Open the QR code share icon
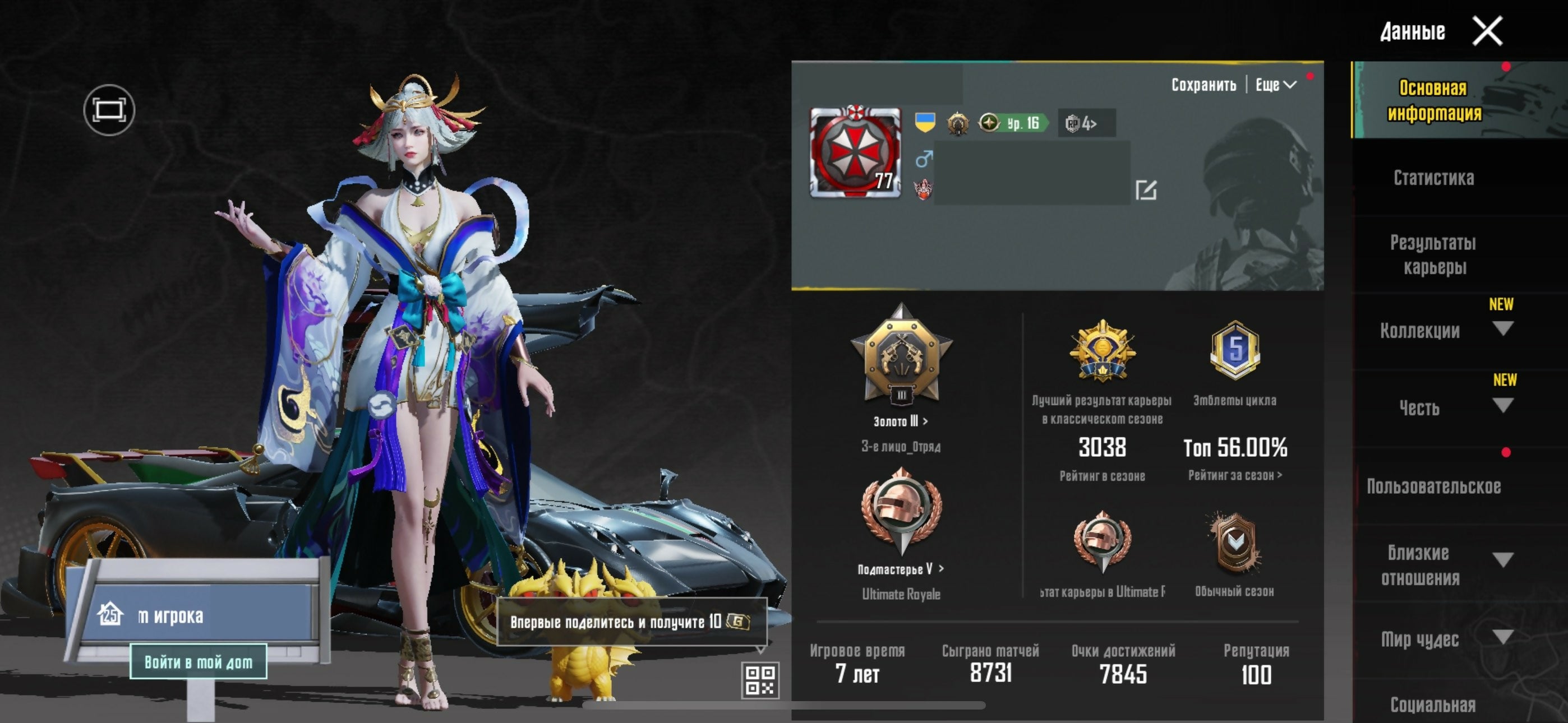Screen dimensions: 1568x723 (760, 680)
